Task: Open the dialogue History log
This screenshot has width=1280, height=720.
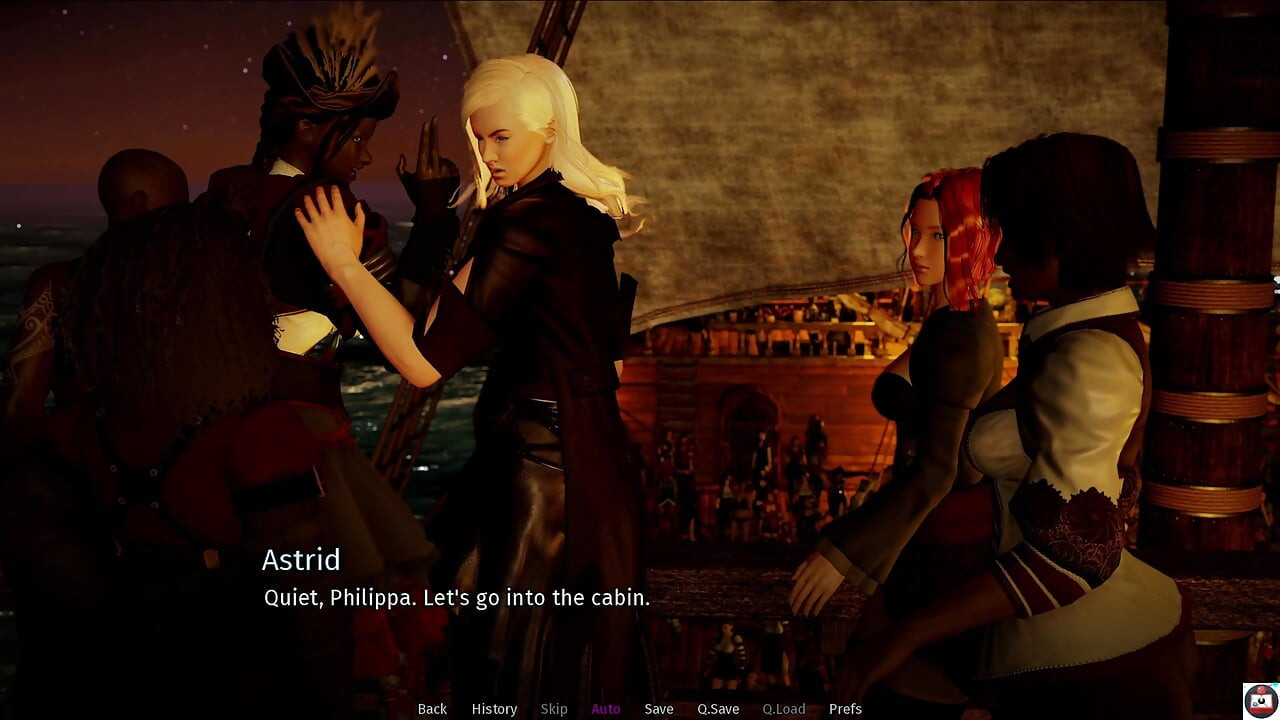Action: [494, 709]
